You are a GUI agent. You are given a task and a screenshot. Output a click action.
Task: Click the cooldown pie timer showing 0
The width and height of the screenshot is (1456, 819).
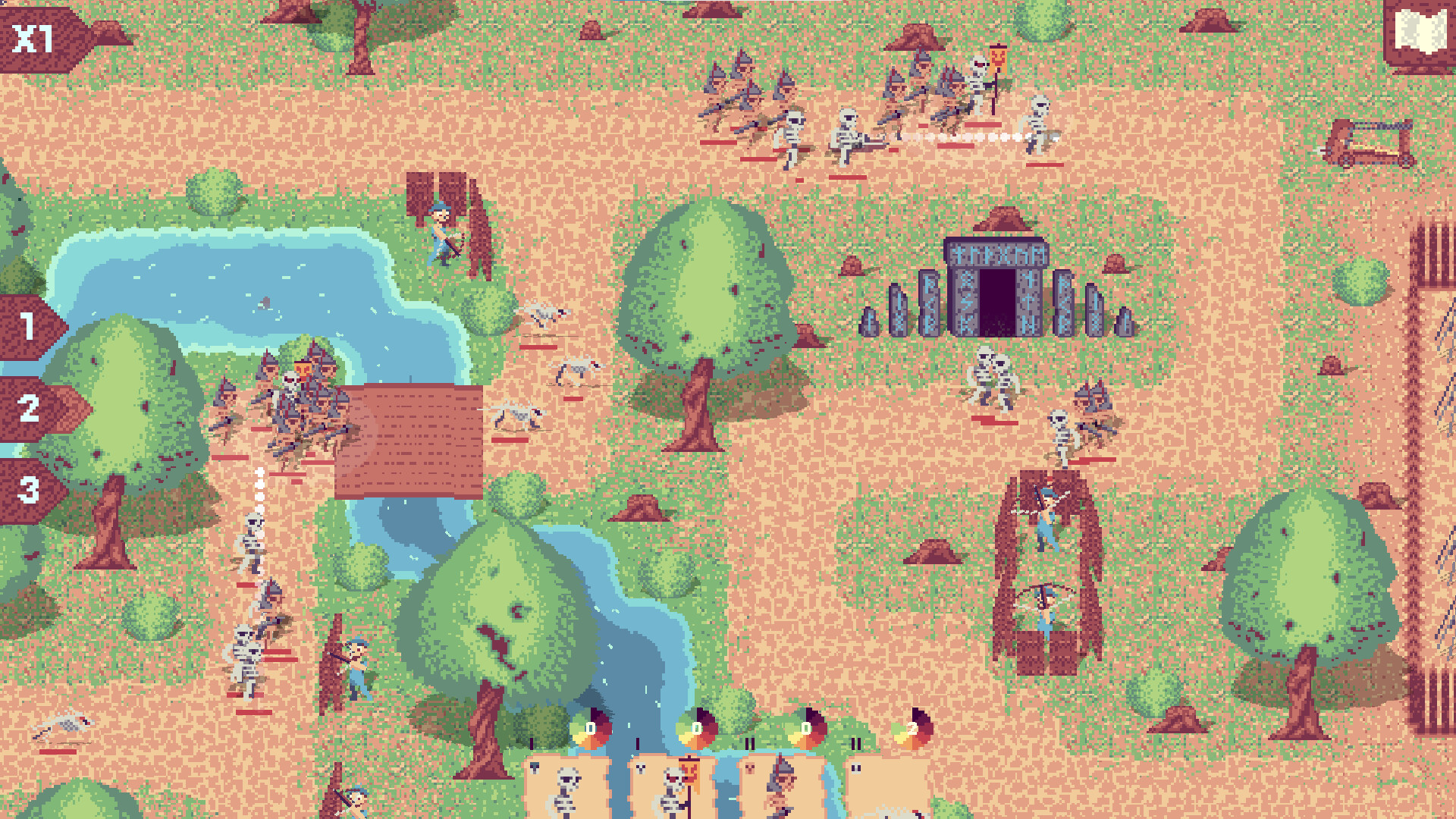pos(589,726)
